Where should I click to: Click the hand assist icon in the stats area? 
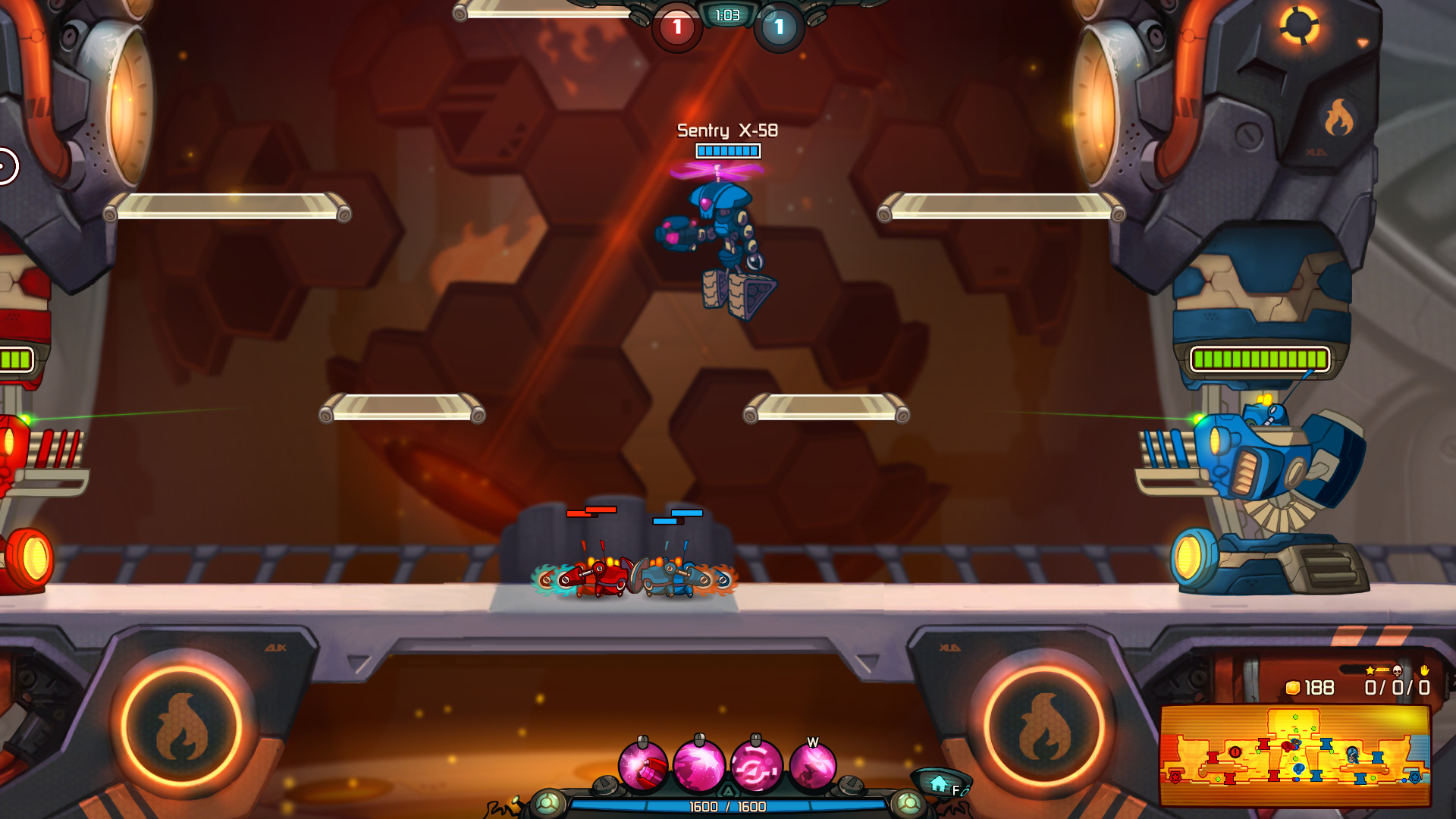coord(1425,670)
